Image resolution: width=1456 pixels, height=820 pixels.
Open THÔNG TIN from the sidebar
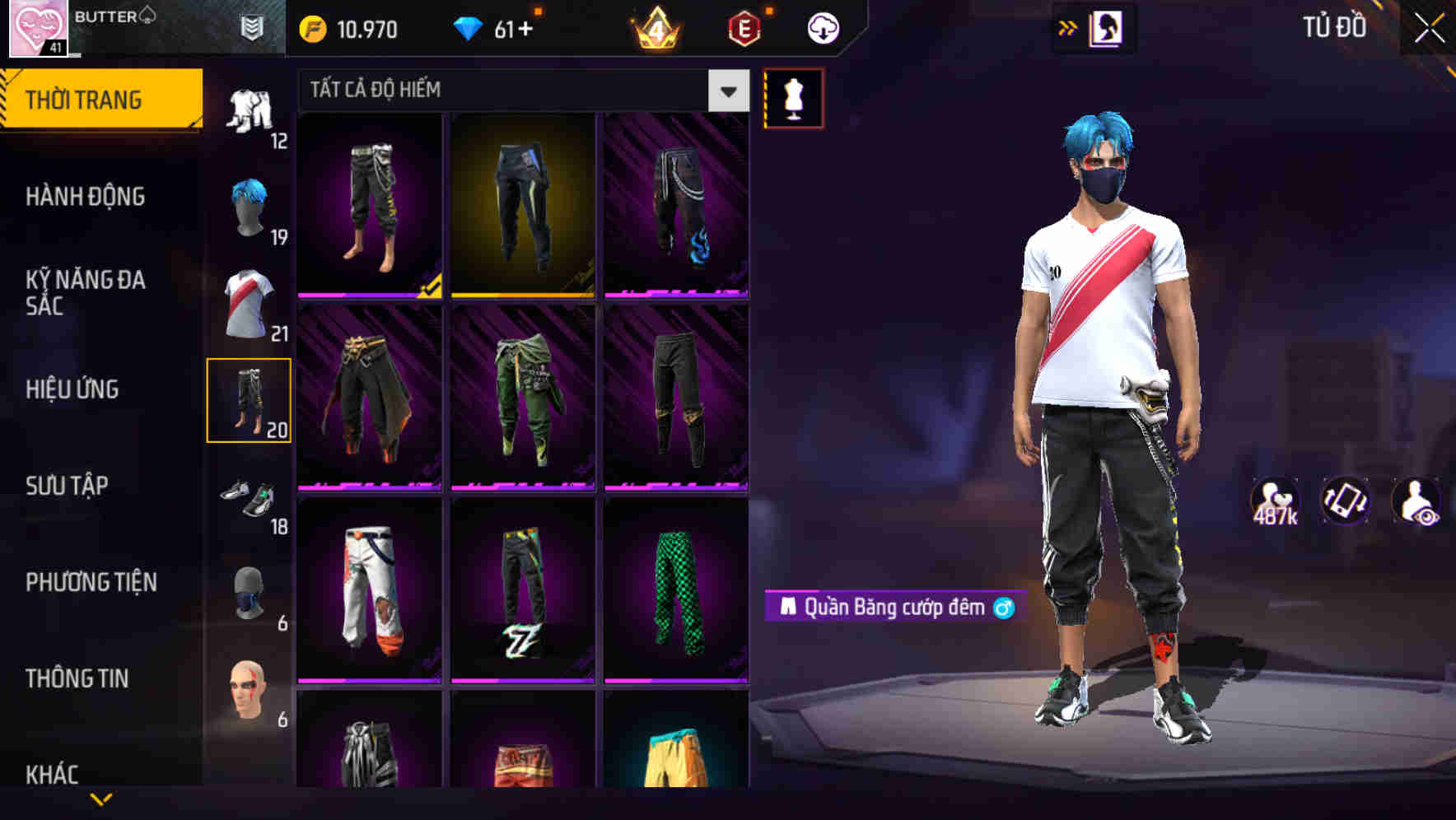(x=78, y=678)
